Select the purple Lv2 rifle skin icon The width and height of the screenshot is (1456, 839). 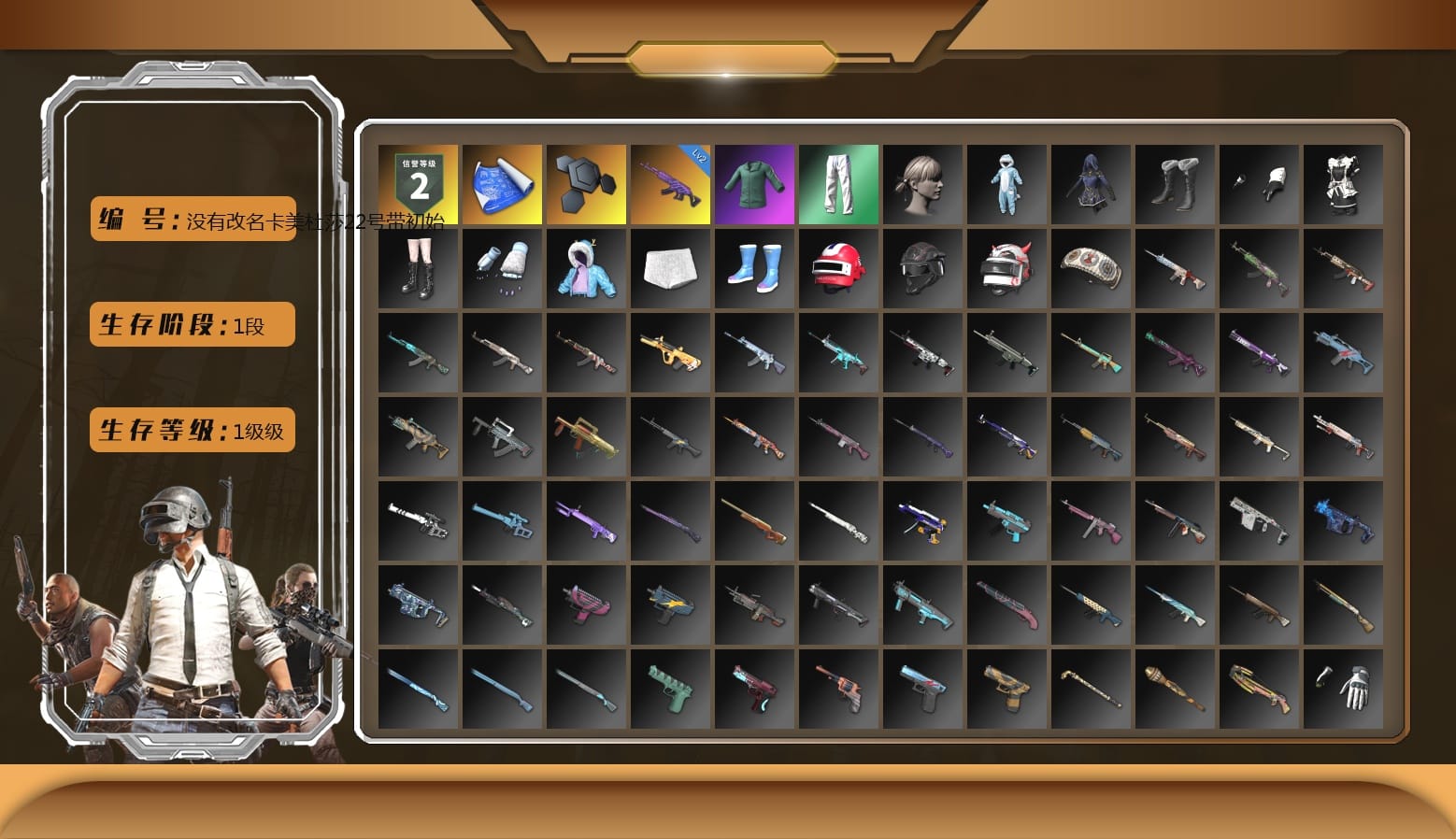pos(670,183)
